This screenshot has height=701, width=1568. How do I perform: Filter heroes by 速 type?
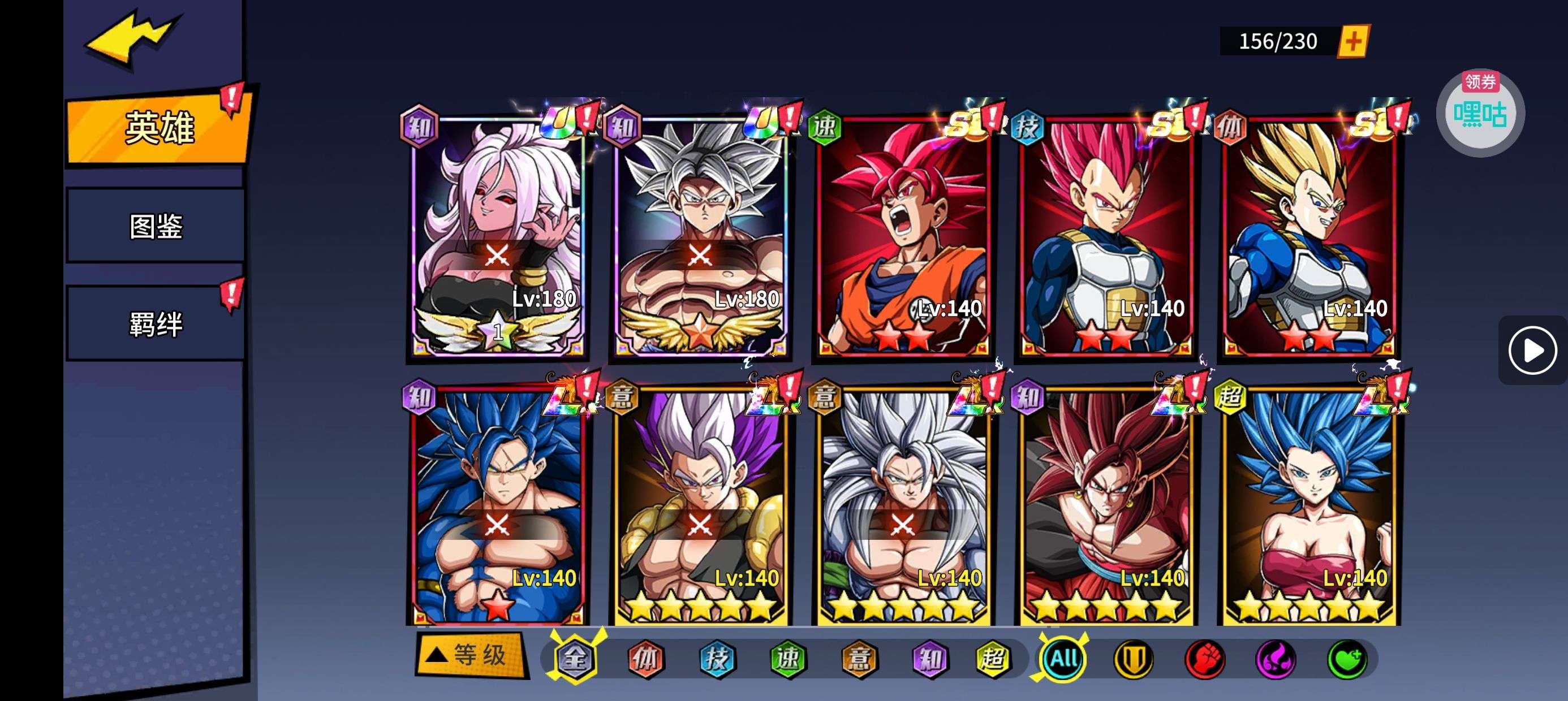click(x=787, y=659)
